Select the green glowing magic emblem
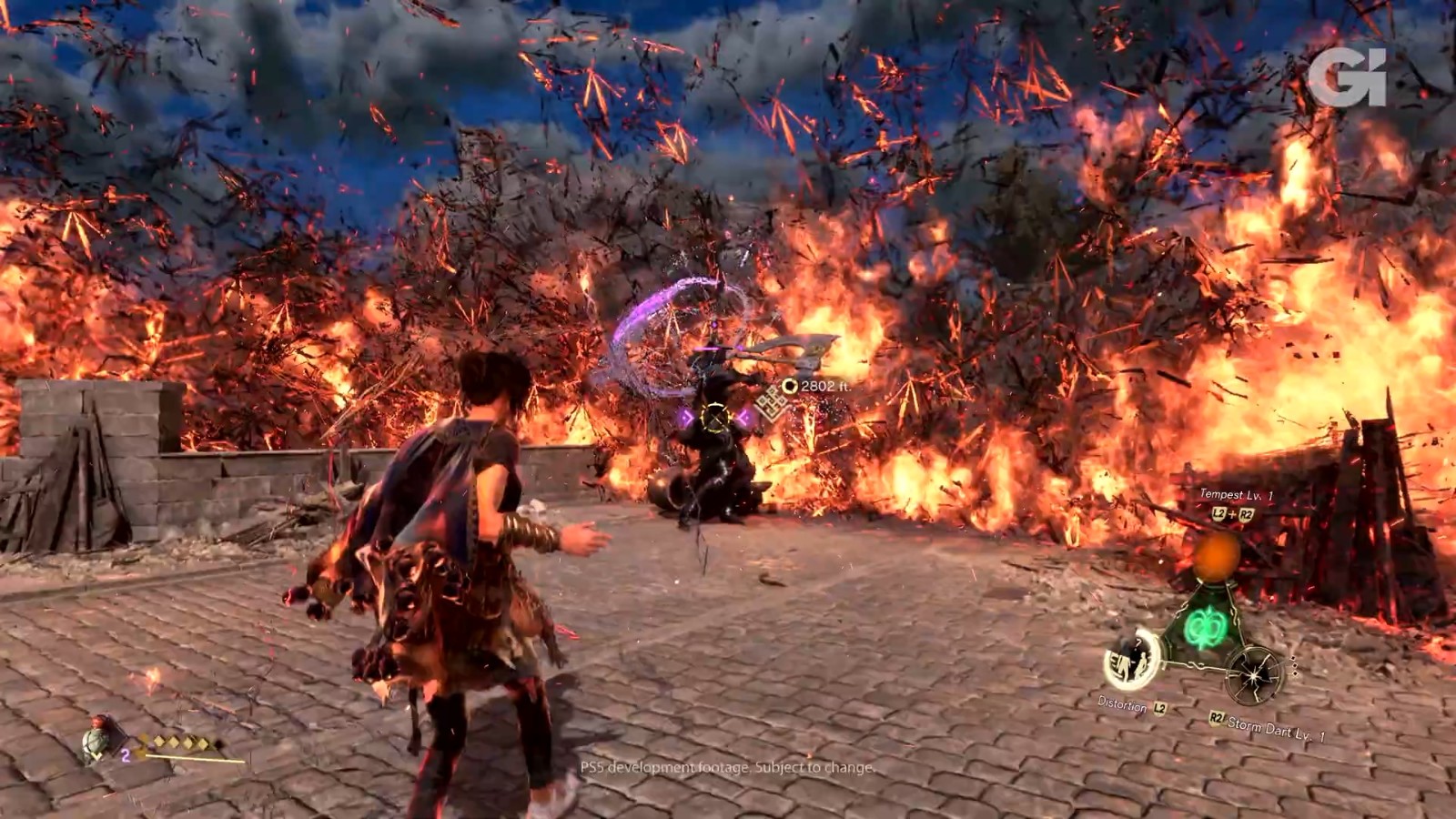Viewport: 1456px width, 819px height. (x=1207, y=627)
